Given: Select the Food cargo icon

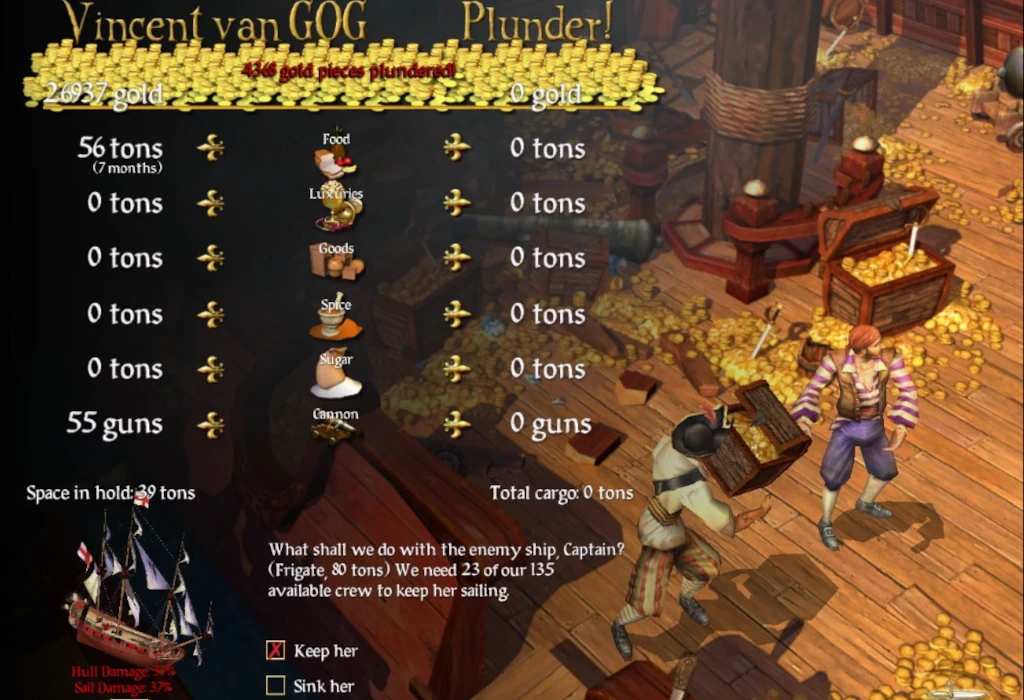Looking at the screenshot, I should coord(335,160).
